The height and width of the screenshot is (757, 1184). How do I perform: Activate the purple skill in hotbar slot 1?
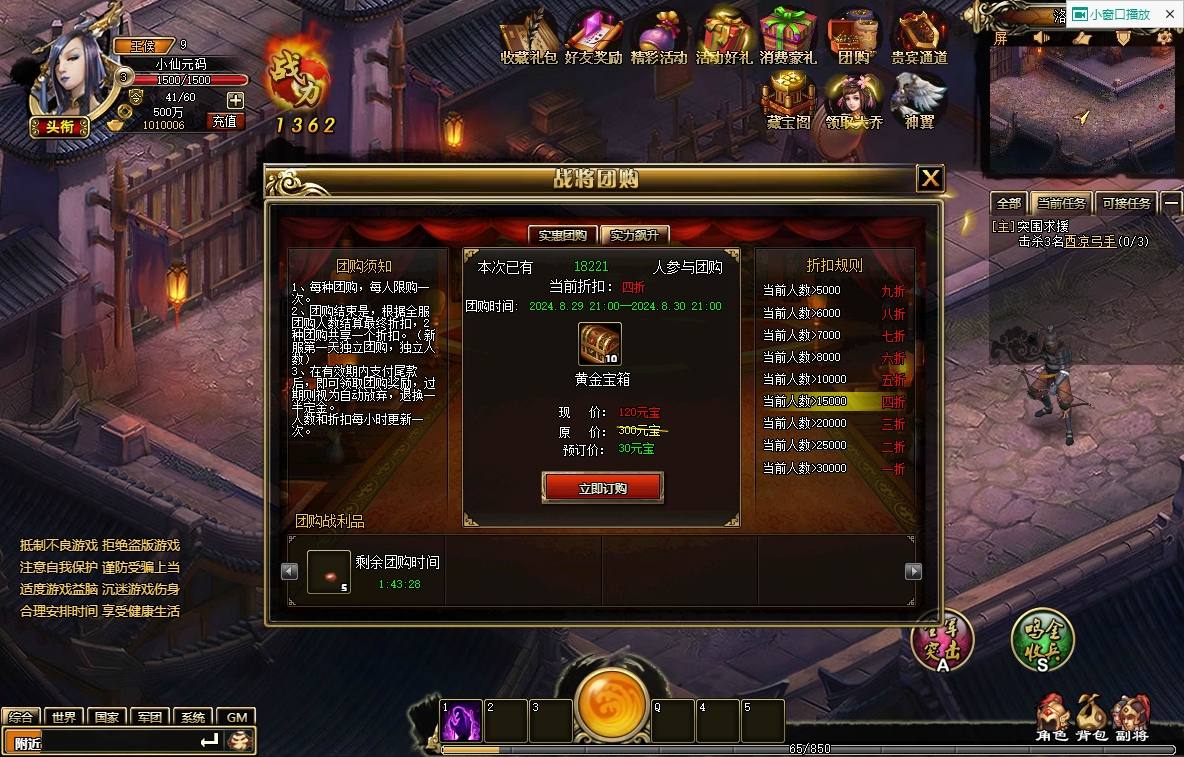click(462, 720)
